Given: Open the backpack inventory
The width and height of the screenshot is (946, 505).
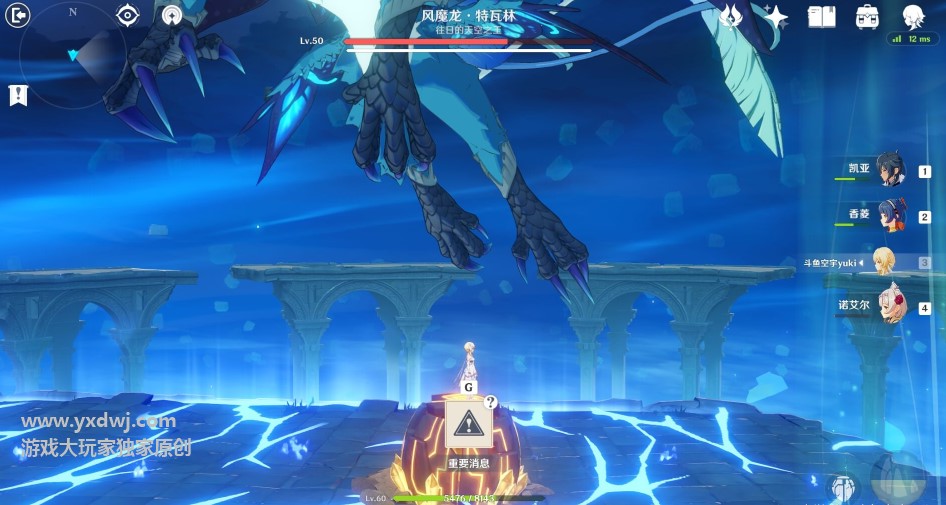Looking at the screenshot, I should (867, 16).
